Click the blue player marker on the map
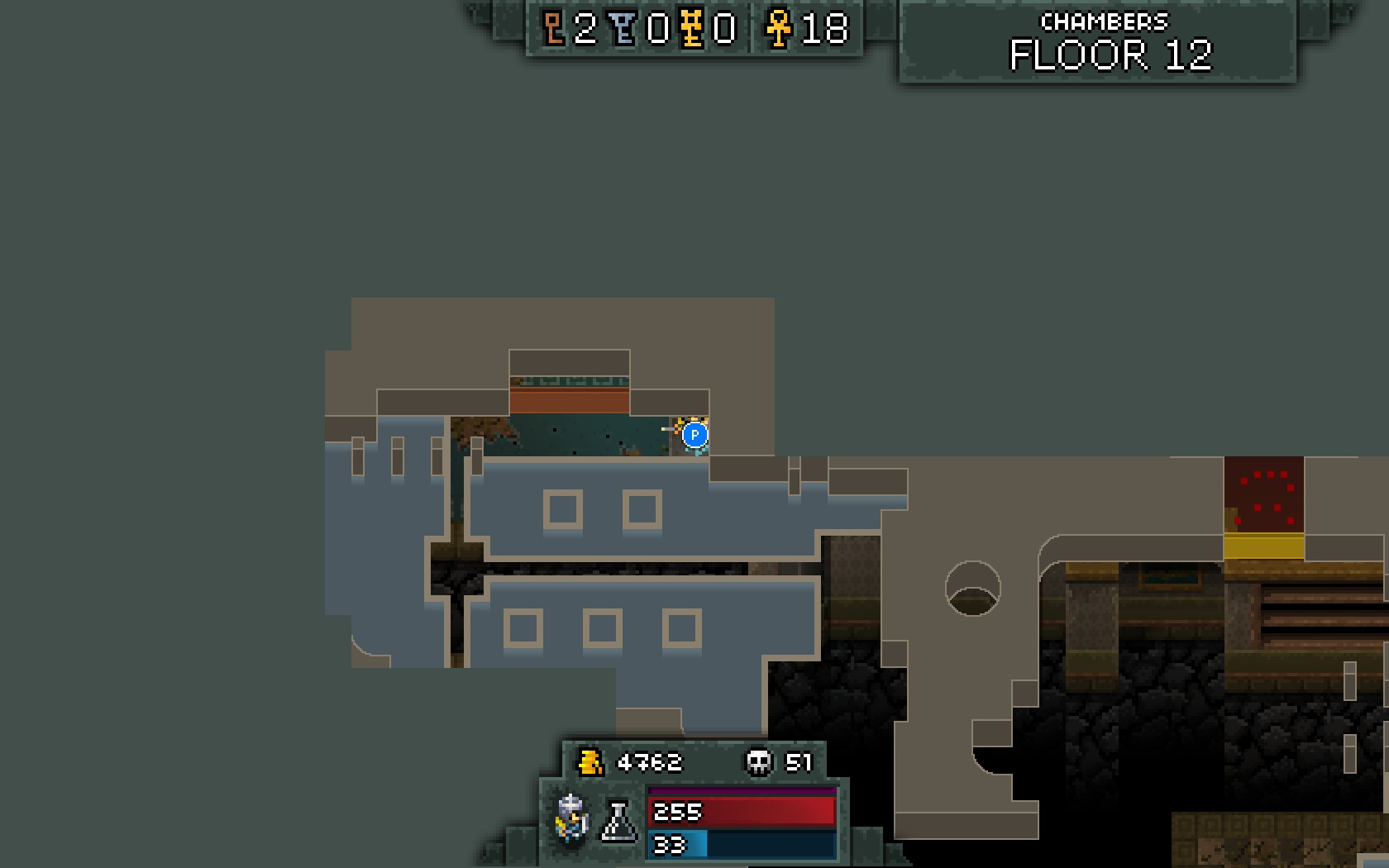The width and height of the screenshot is (1389, 868). (695, 434)
